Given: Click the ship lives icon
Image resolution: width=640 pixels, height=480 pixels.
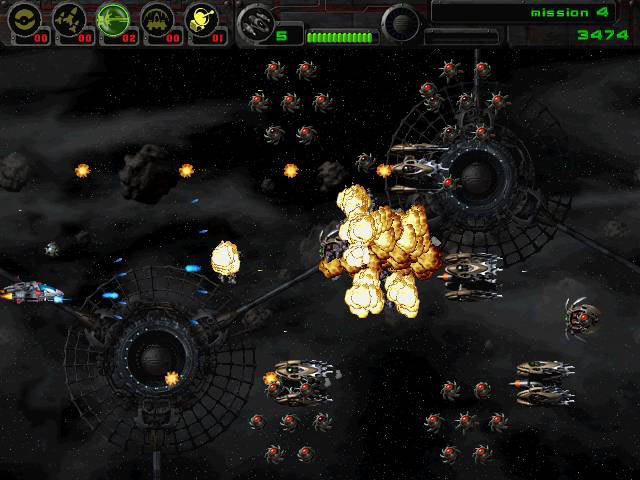Looking at the screenshot, I should tap(257, 20).
